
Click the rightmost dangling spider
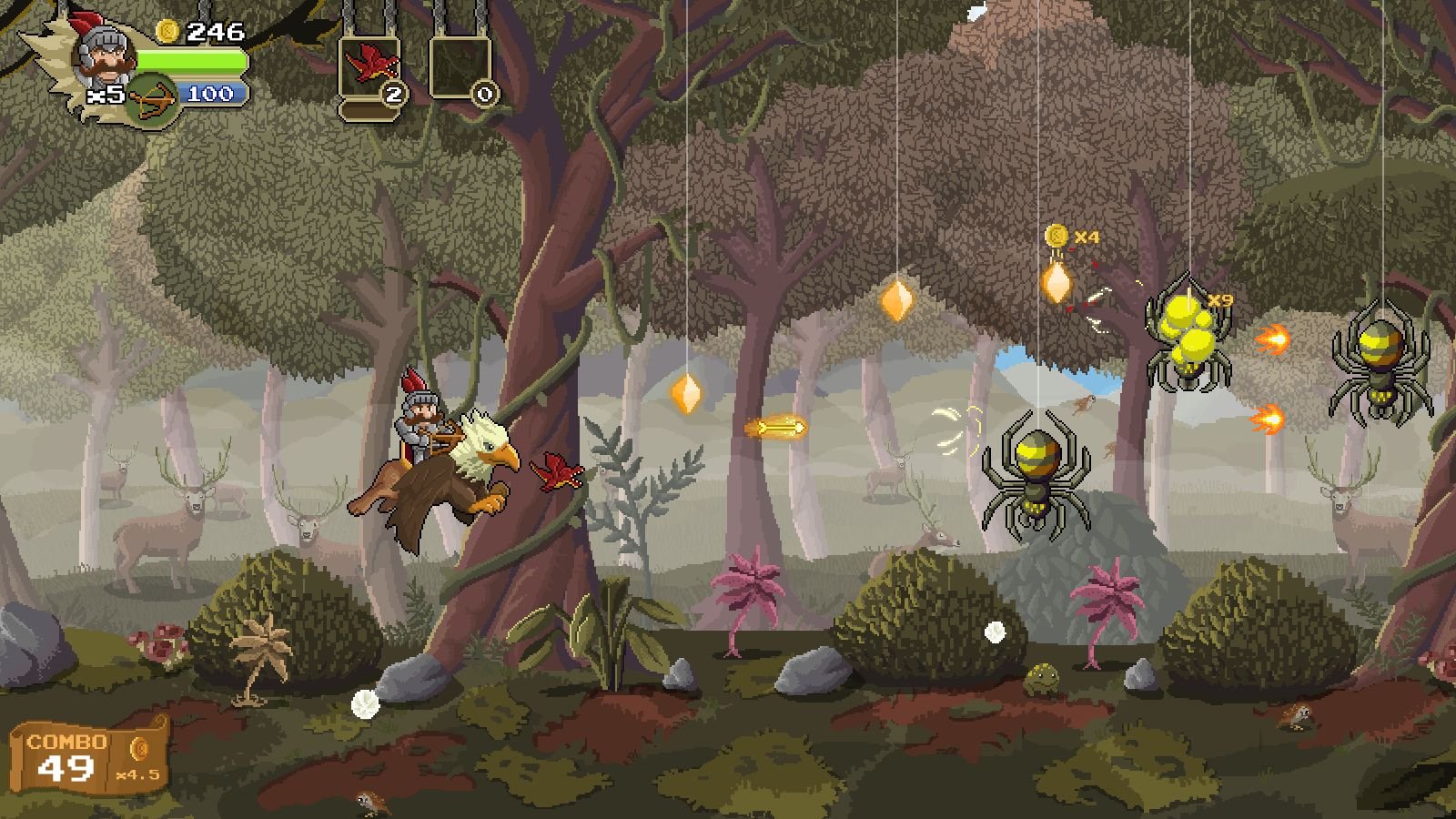(x=1383, y=364)
